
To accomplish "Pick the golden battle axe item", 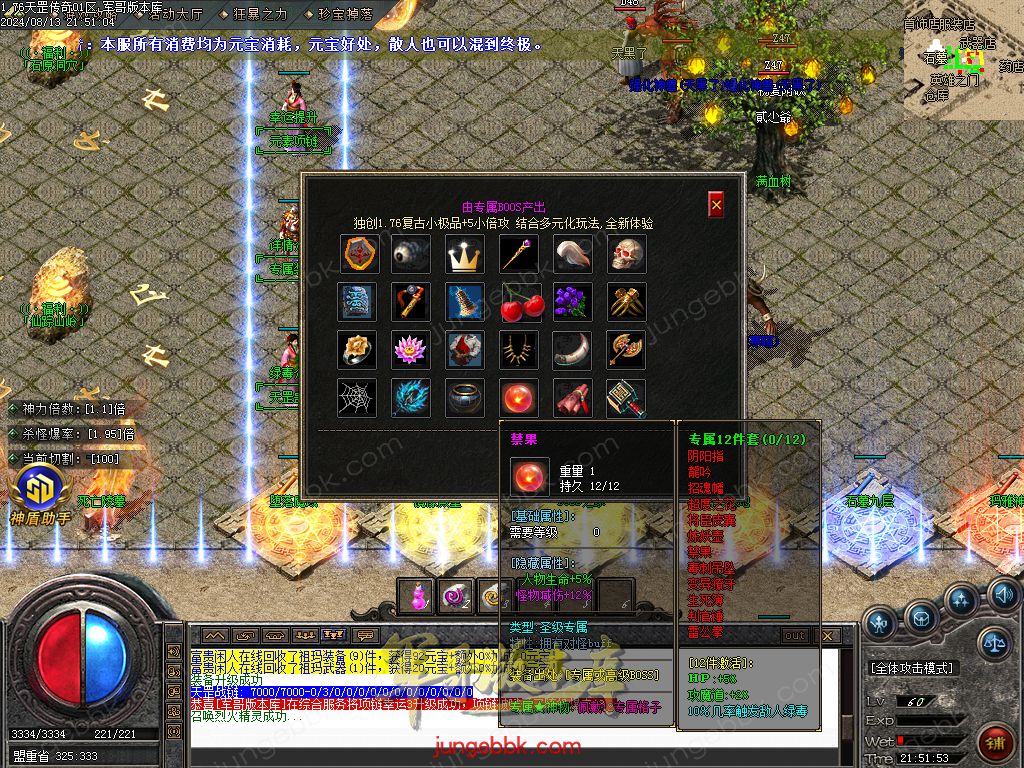I will (x=627, y=350).
